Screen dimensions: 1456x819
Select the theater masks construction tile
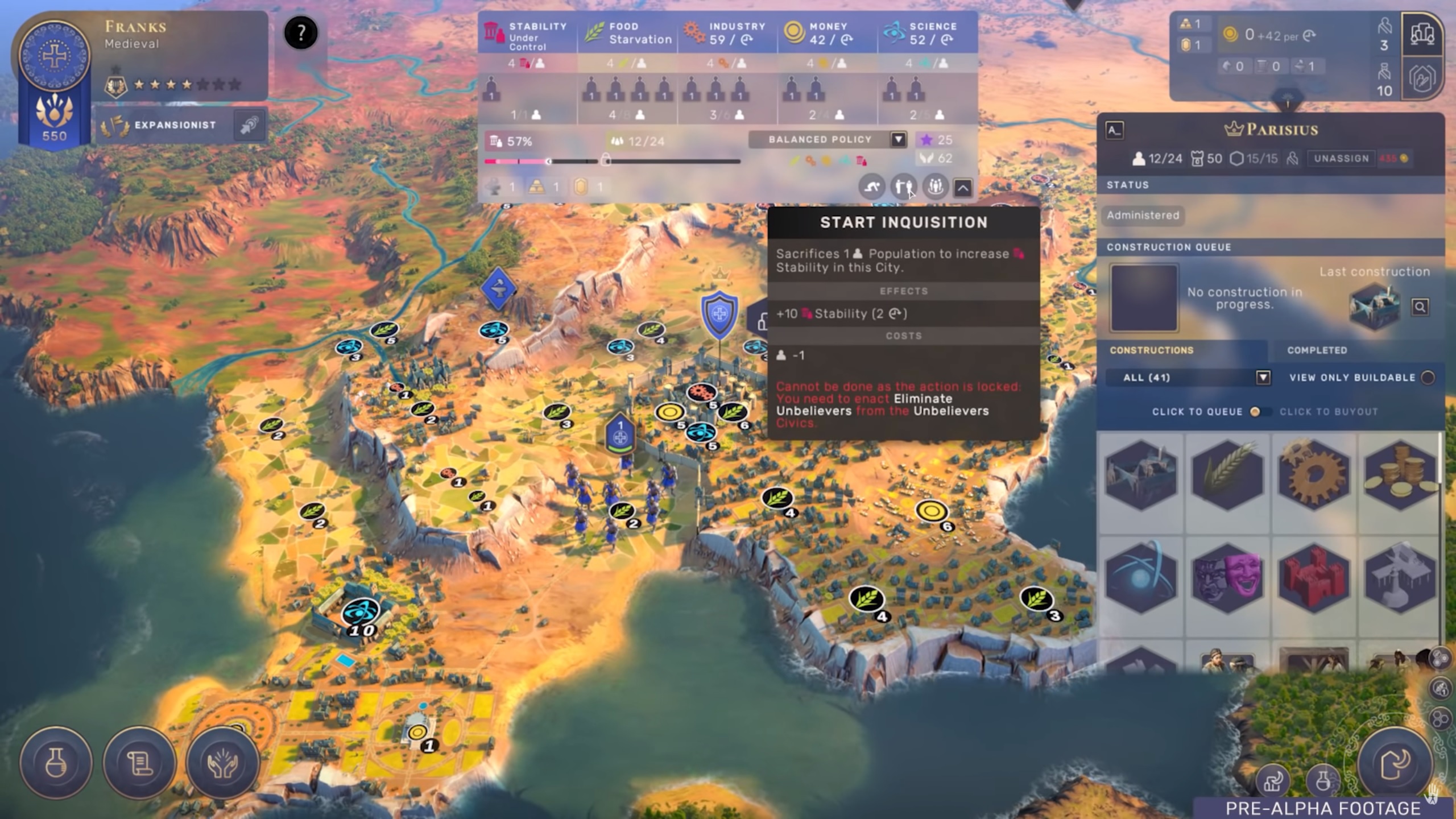tap(1227, 577)
